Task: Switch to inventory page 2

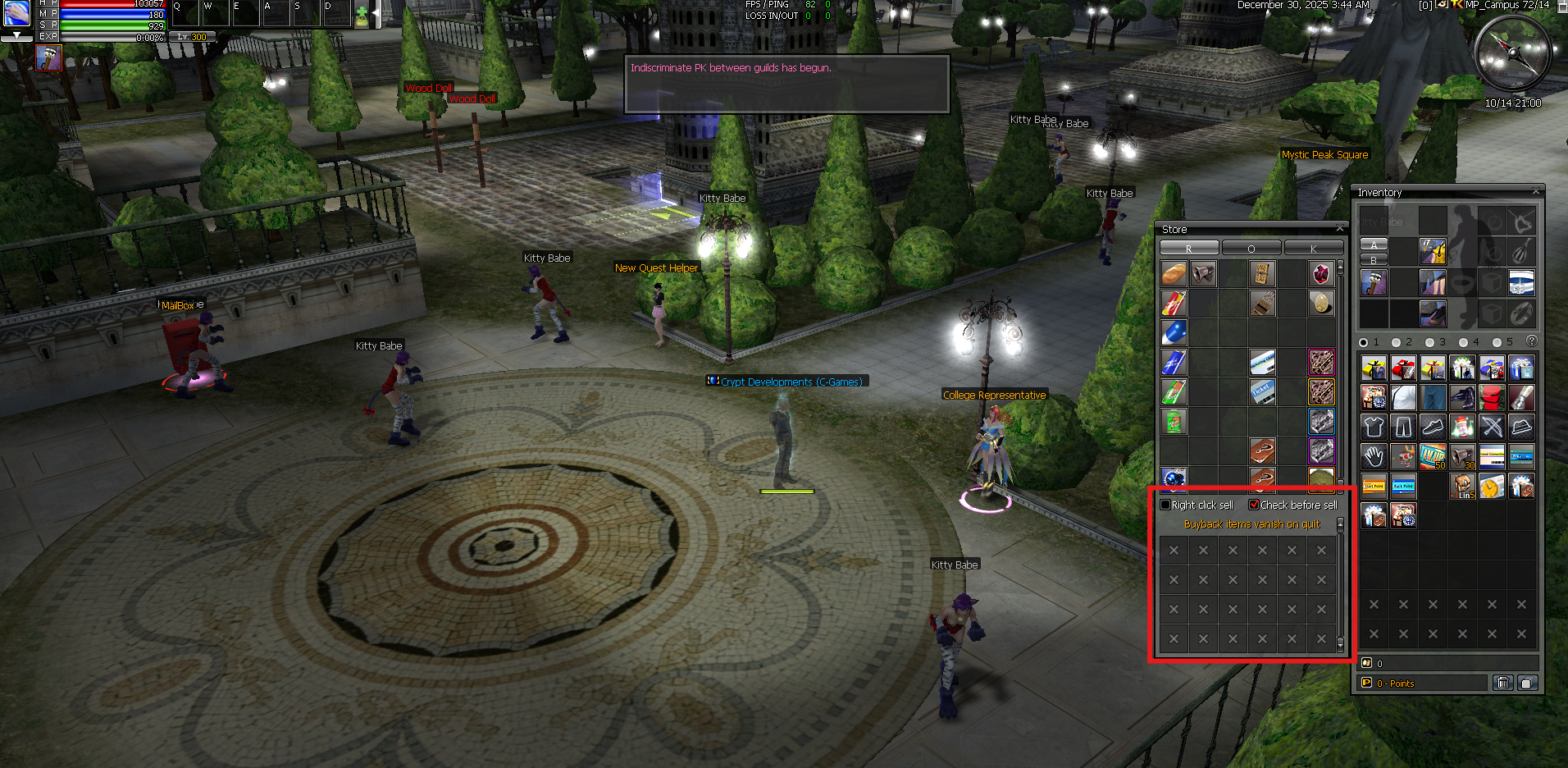Action: pos(1397,342)
